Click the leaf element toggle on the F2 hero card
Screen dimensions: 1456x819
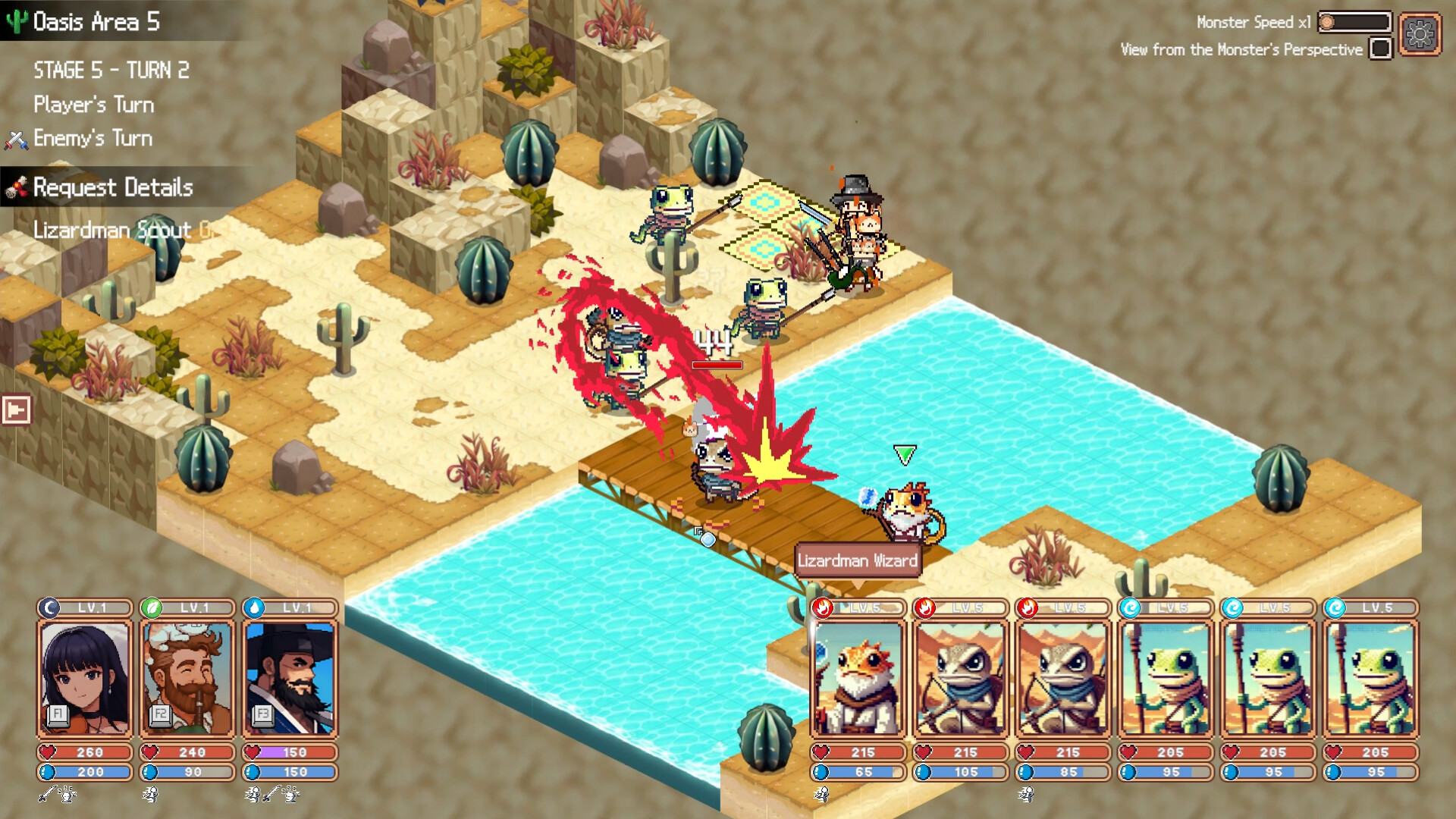(x=150, y=607)
